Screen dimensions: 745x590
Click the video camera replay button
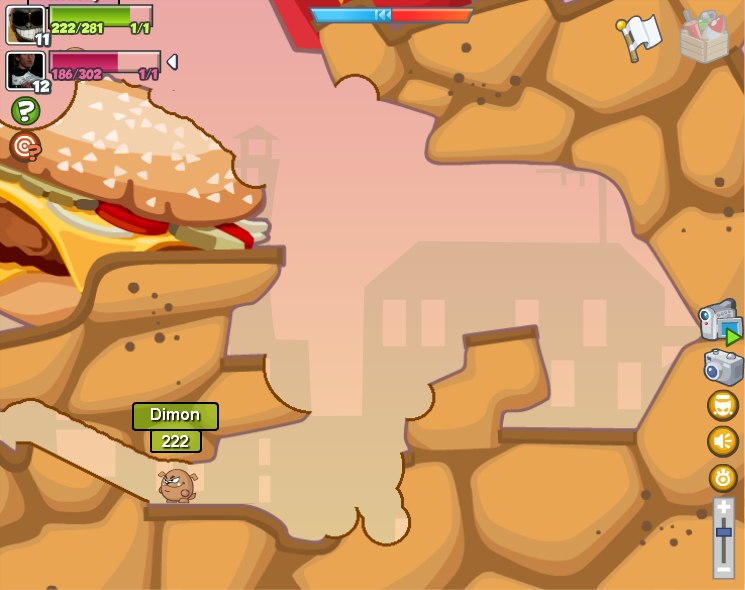(x=720, y=322)
